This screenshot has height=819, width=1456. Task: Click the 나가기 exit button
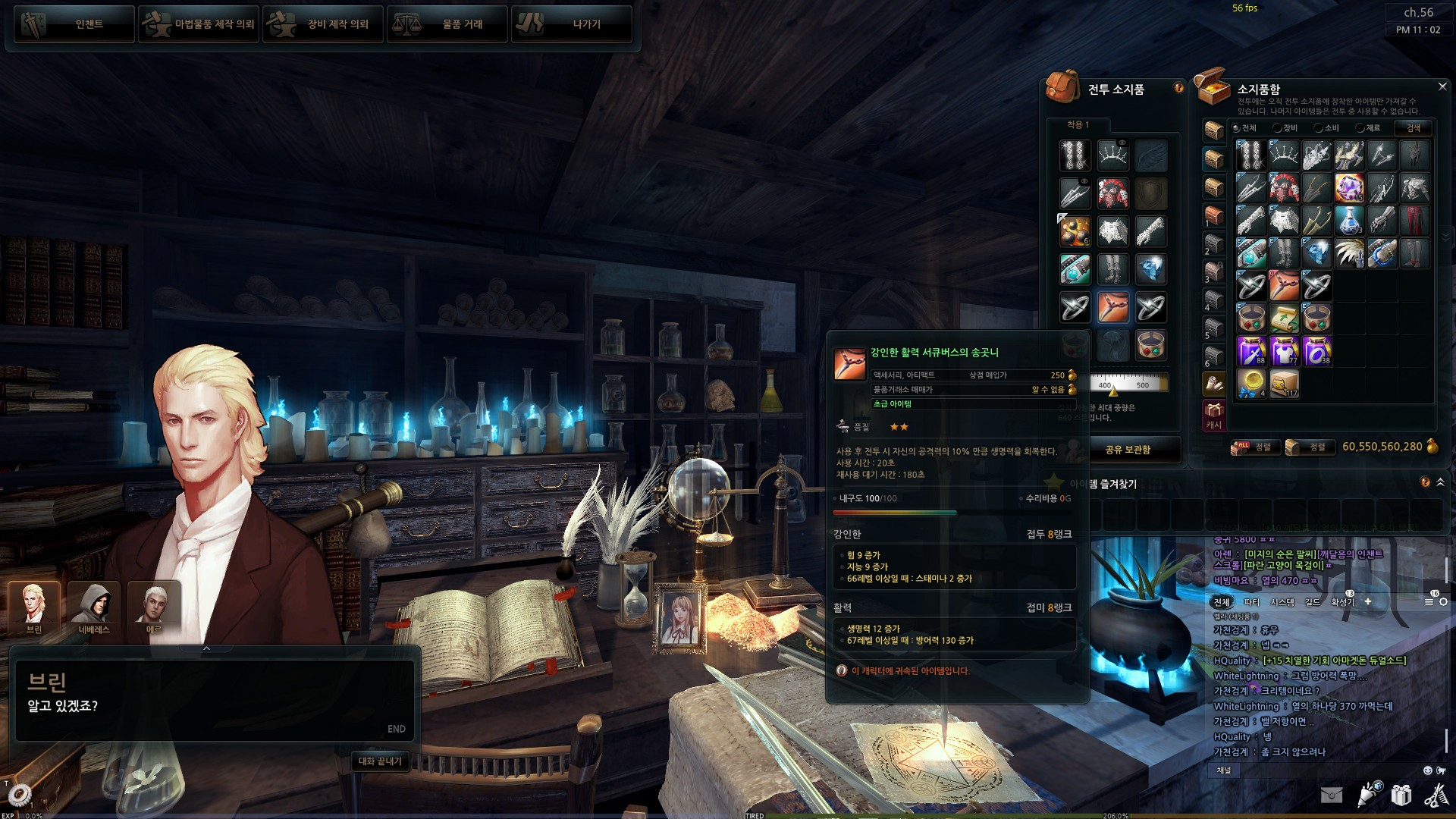(572, 24)
